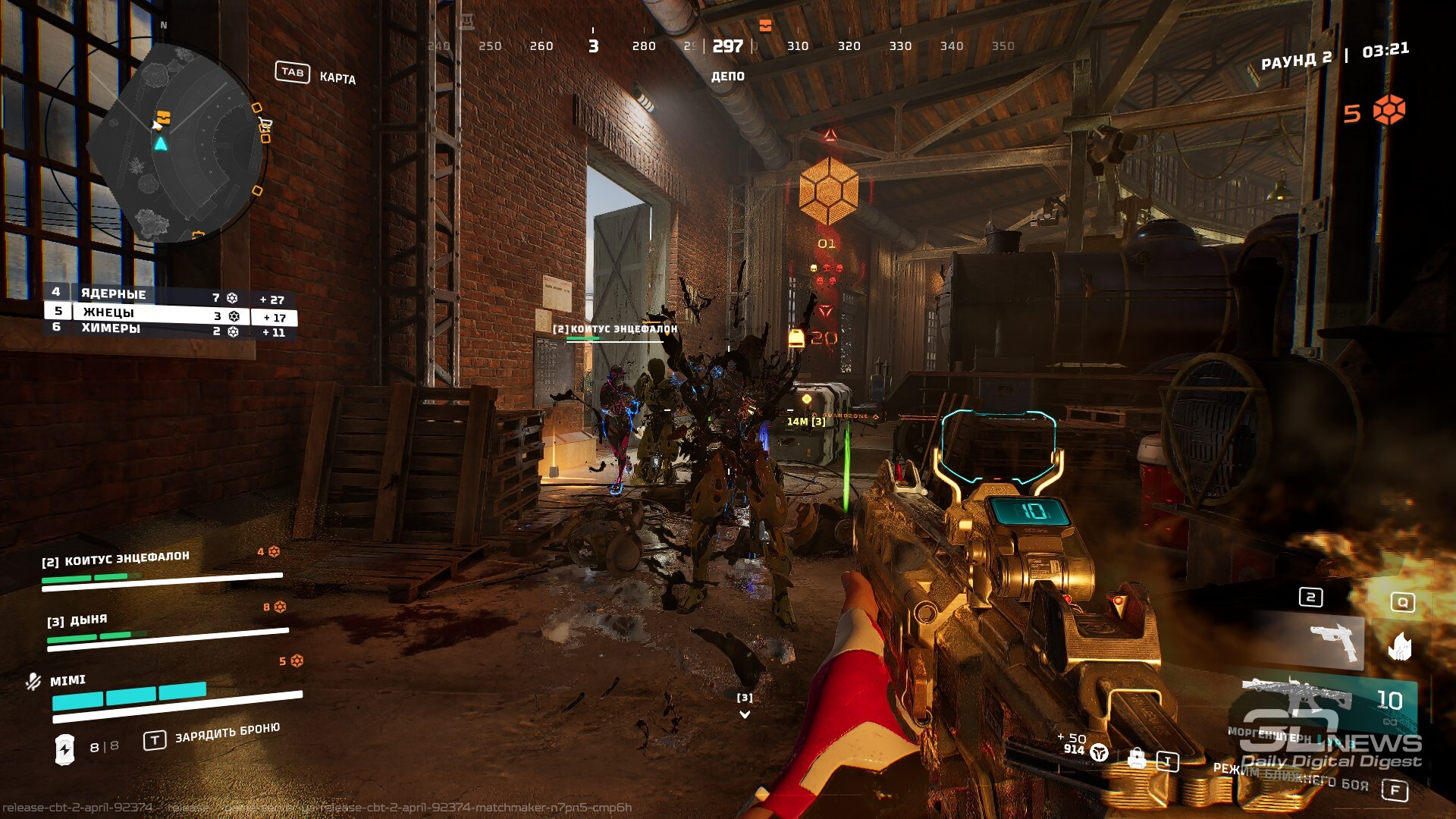Click the armor battery charge icon
This screenshot has width=1456, height=819.
64,748
